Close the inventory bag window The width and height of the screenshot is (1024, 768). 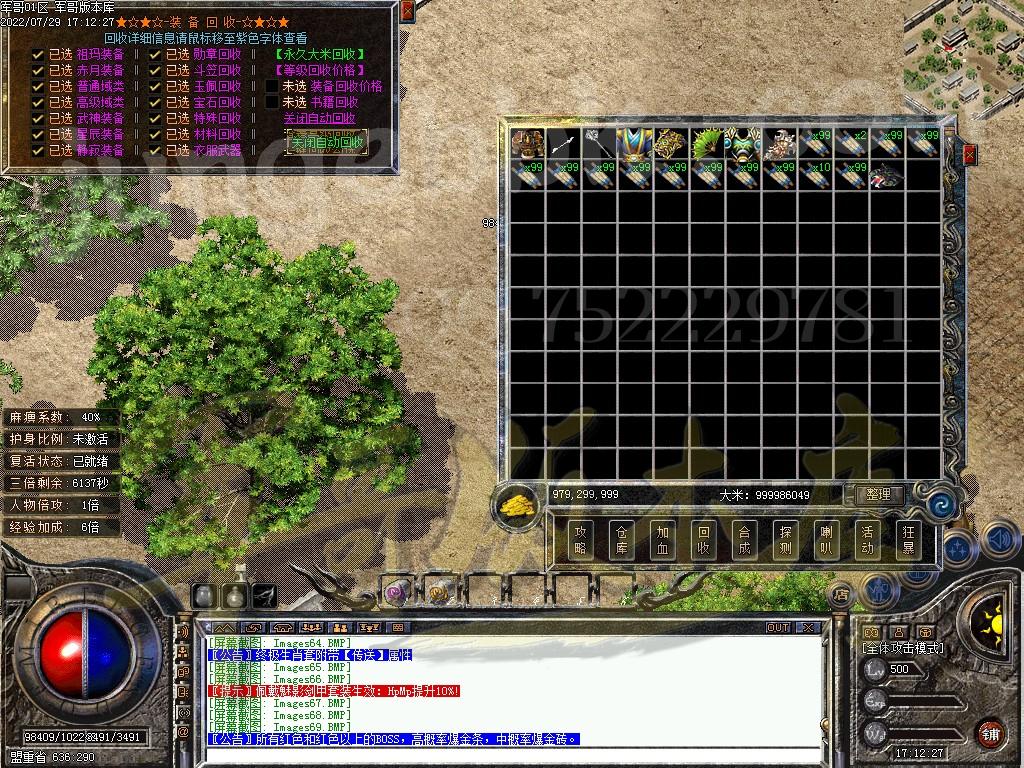point(969,154)
